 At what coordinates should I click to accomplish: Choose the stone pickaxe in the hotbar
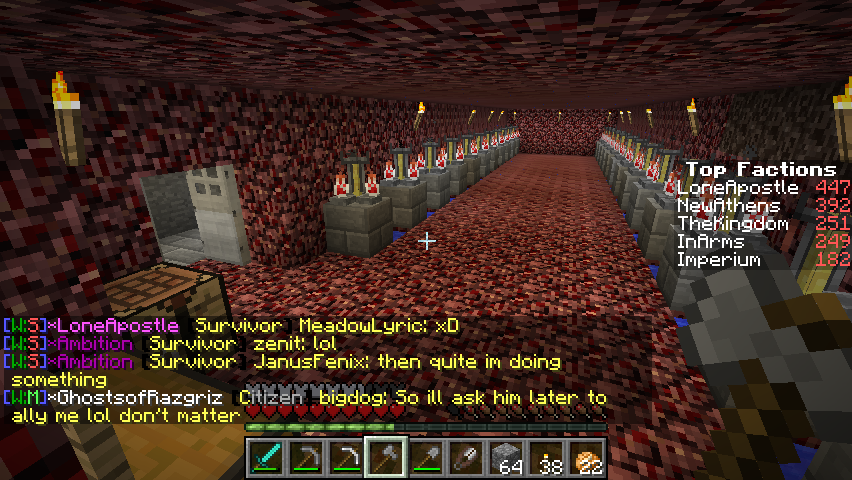pyautogui.click(x=305, y=458)
